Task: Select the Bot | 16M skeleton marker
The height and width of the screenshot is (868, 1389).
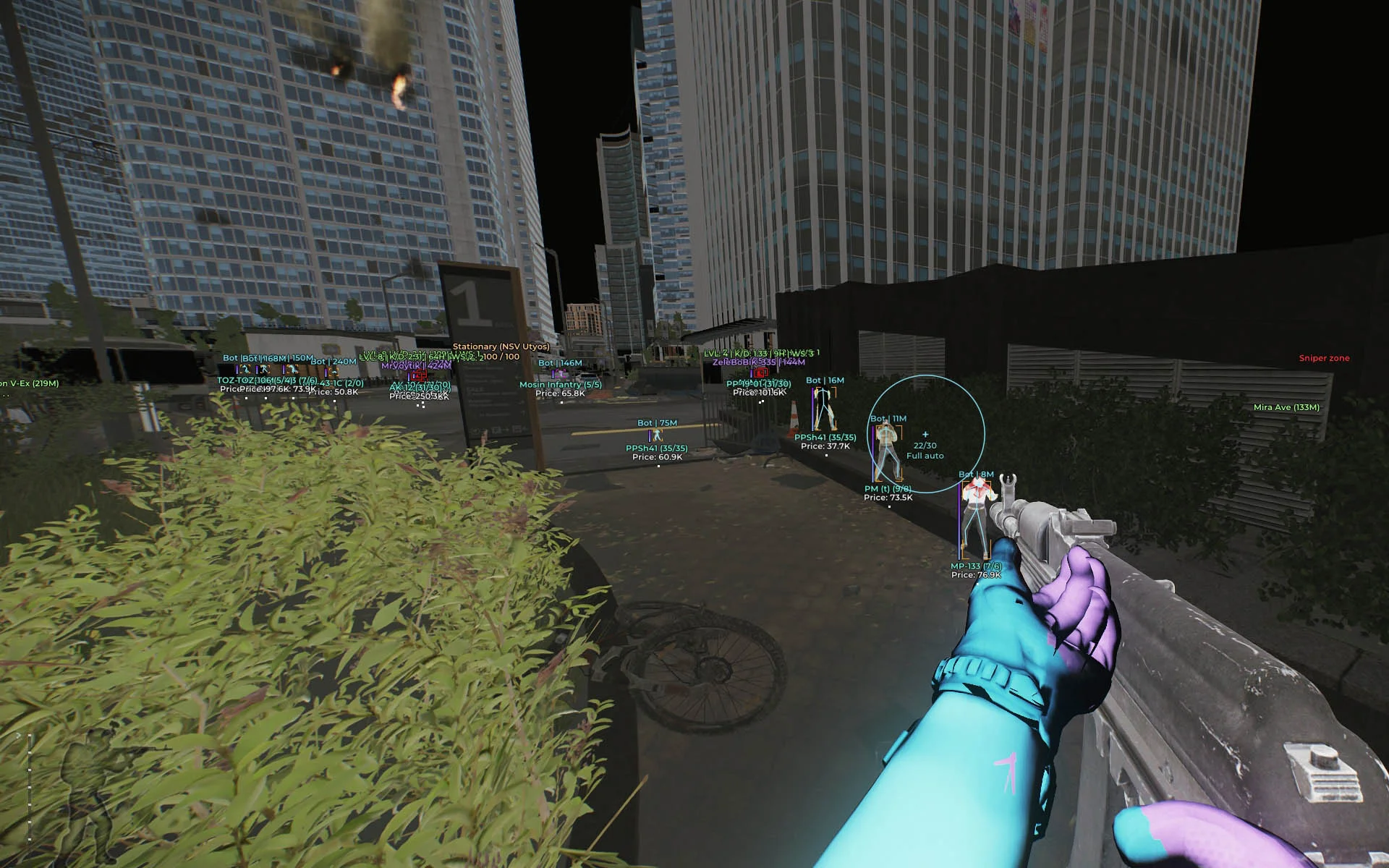Action: pos(823,409)
